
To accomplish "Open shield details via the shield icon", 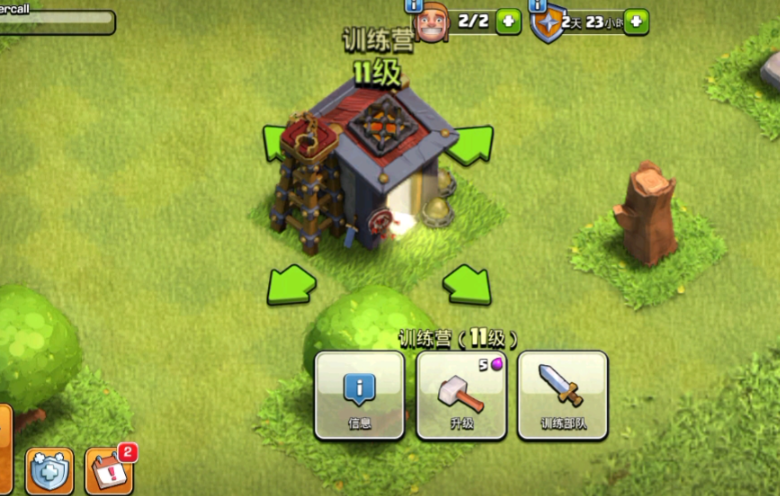I will (547, 24).
